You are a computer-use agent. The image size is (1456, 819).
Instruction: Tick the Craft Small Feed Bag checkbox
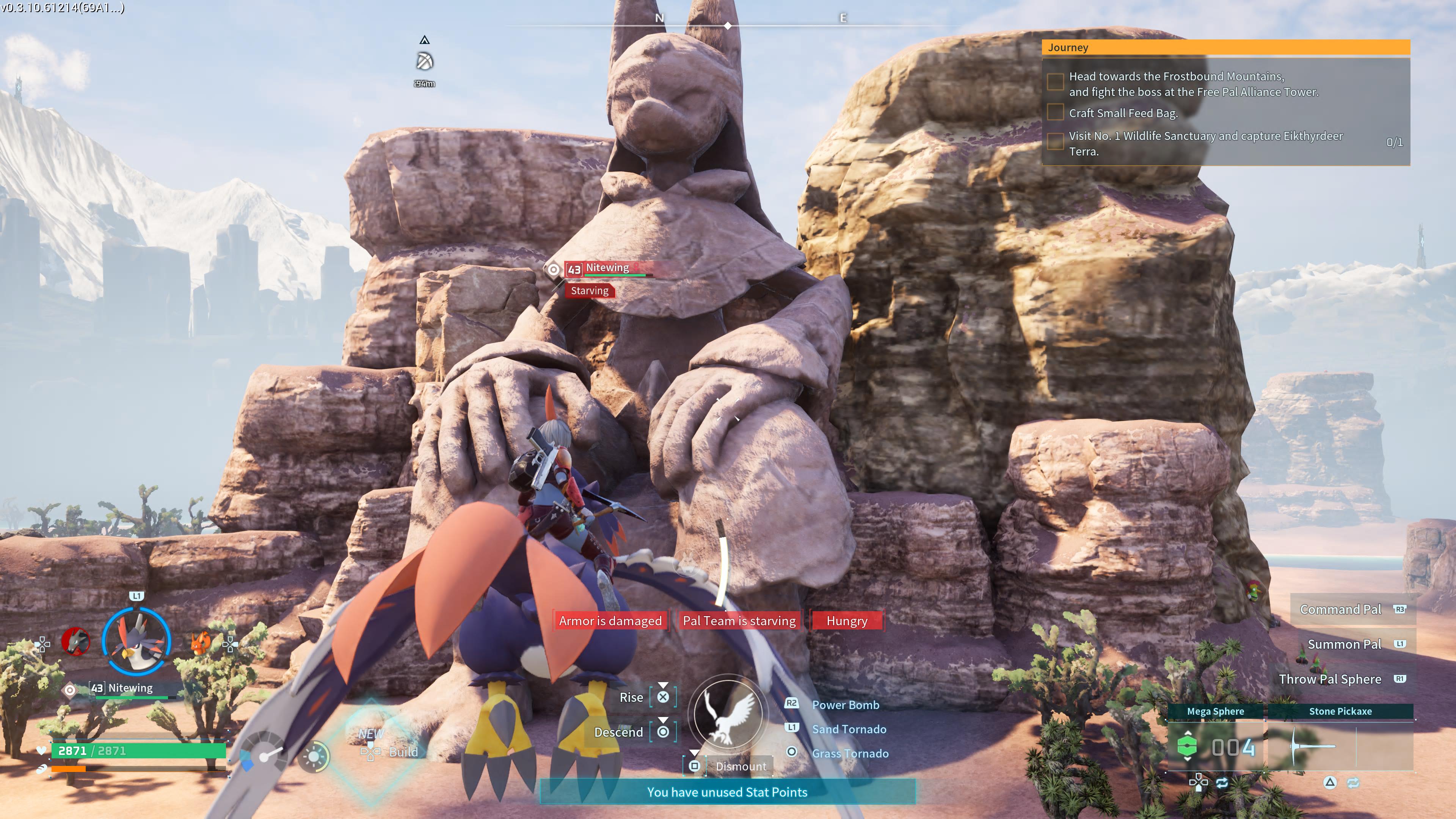tap(1055, 113)
